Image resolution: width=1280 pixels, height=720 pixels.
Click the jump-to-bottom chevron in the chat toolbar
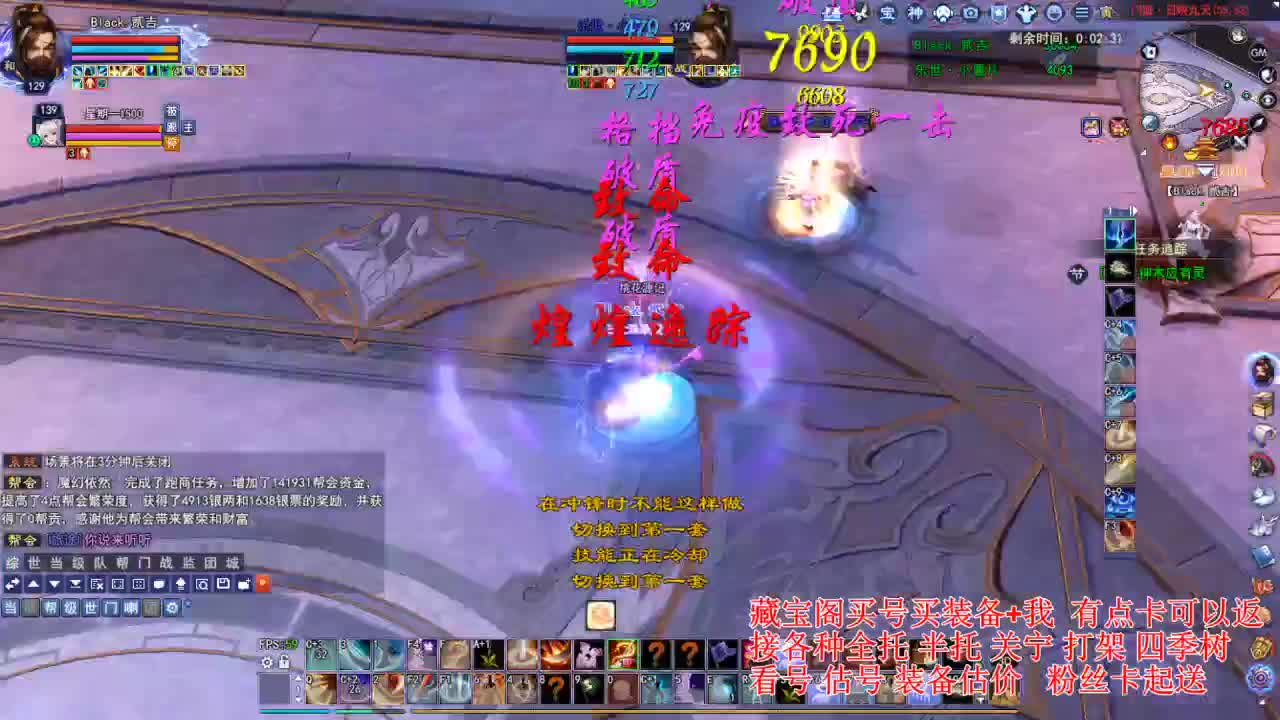click(x=74, y=583)
